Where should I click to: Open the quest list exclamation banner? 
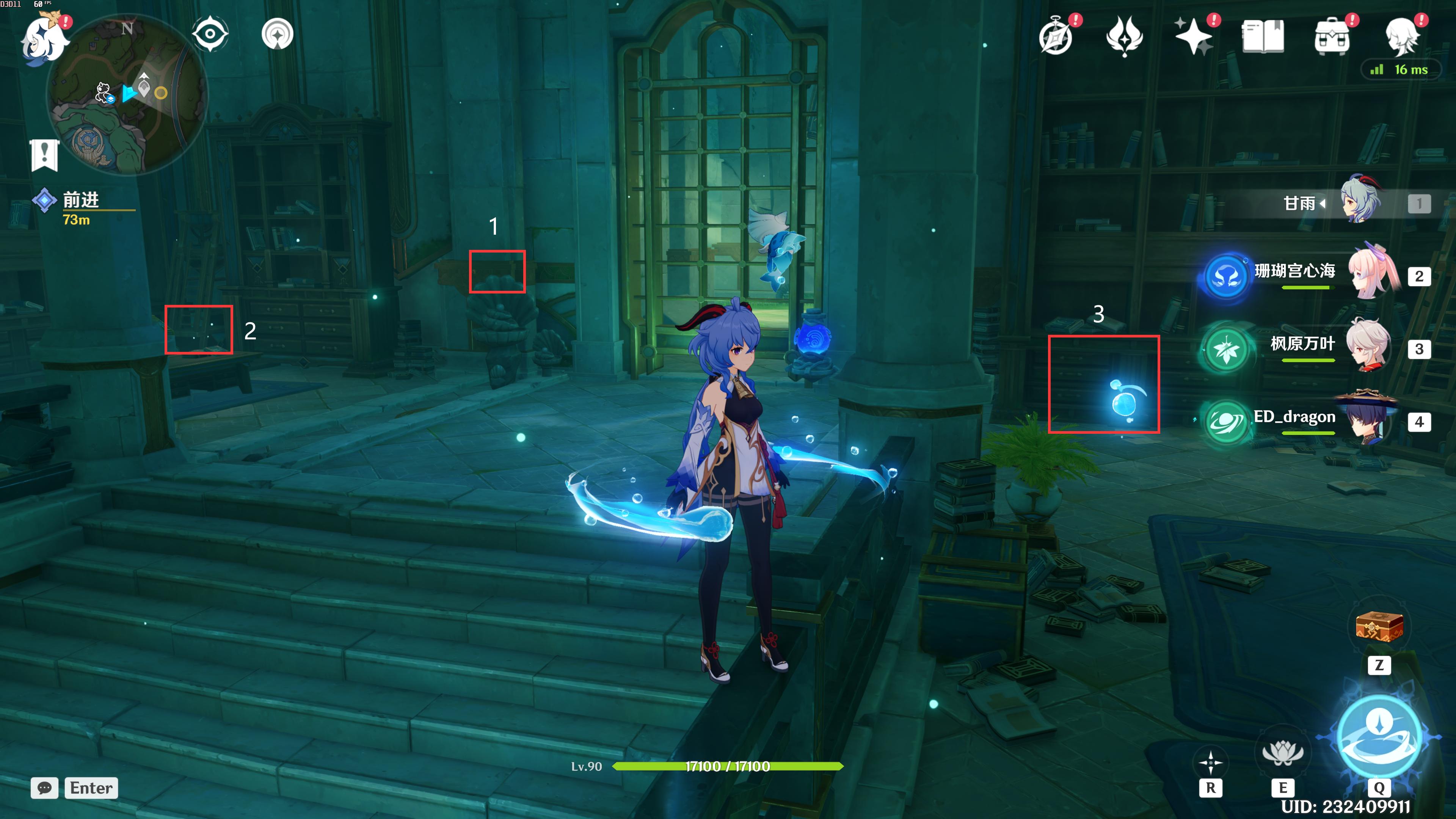(45, 154)
